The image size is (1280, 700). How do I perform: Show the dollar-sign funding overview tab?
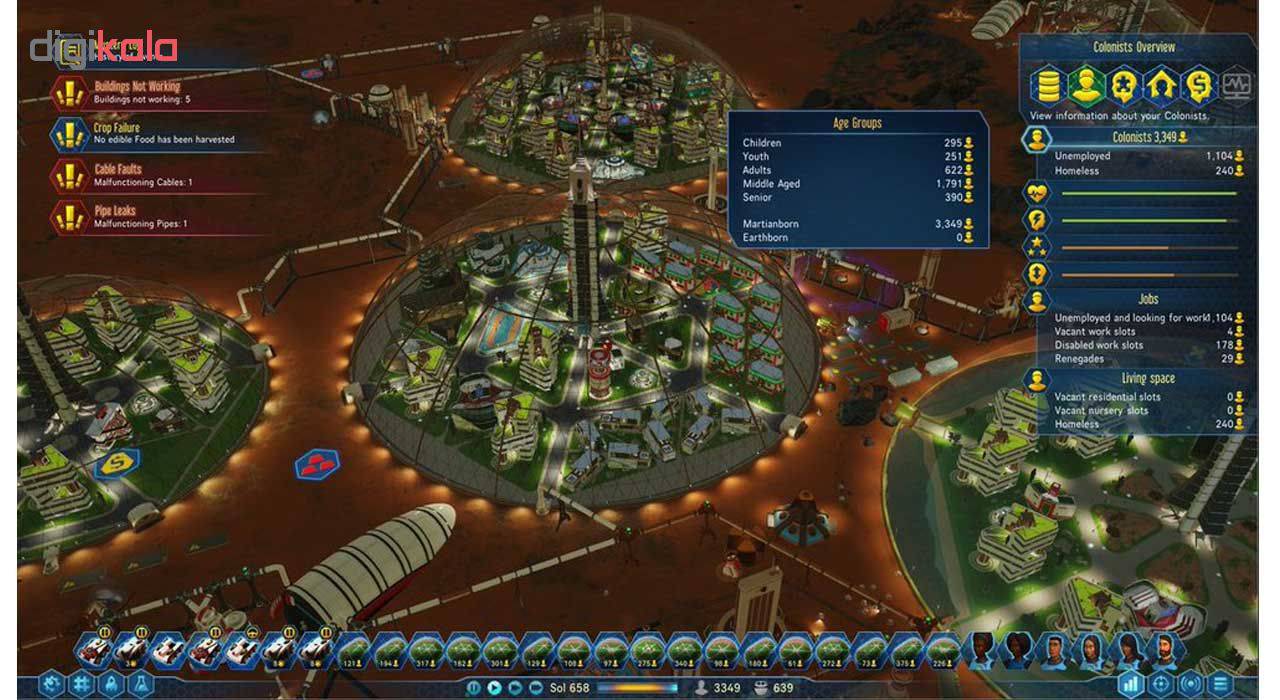[1198, 85]
